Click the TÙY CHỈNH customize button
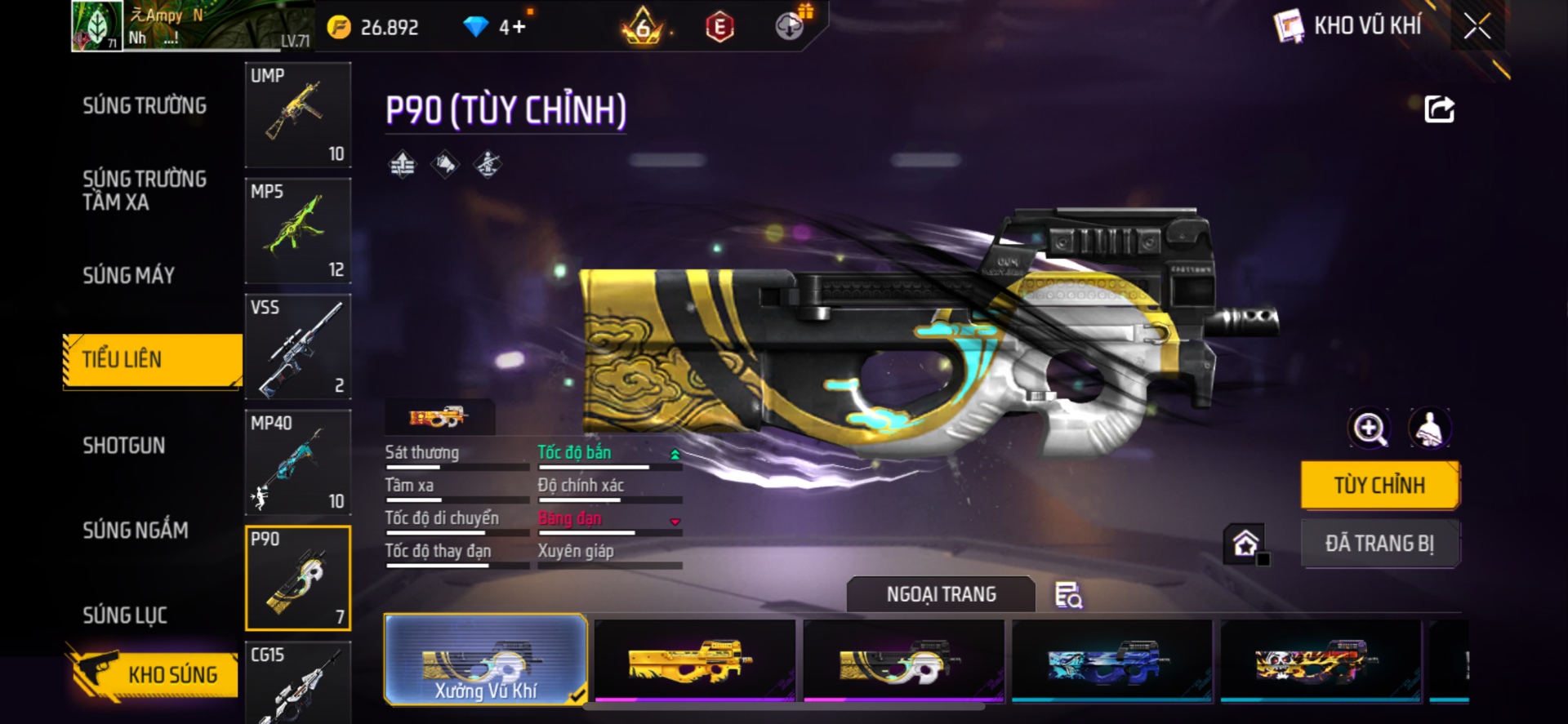Screen dimensions: 1568x724 click(x=1379, y=486)
